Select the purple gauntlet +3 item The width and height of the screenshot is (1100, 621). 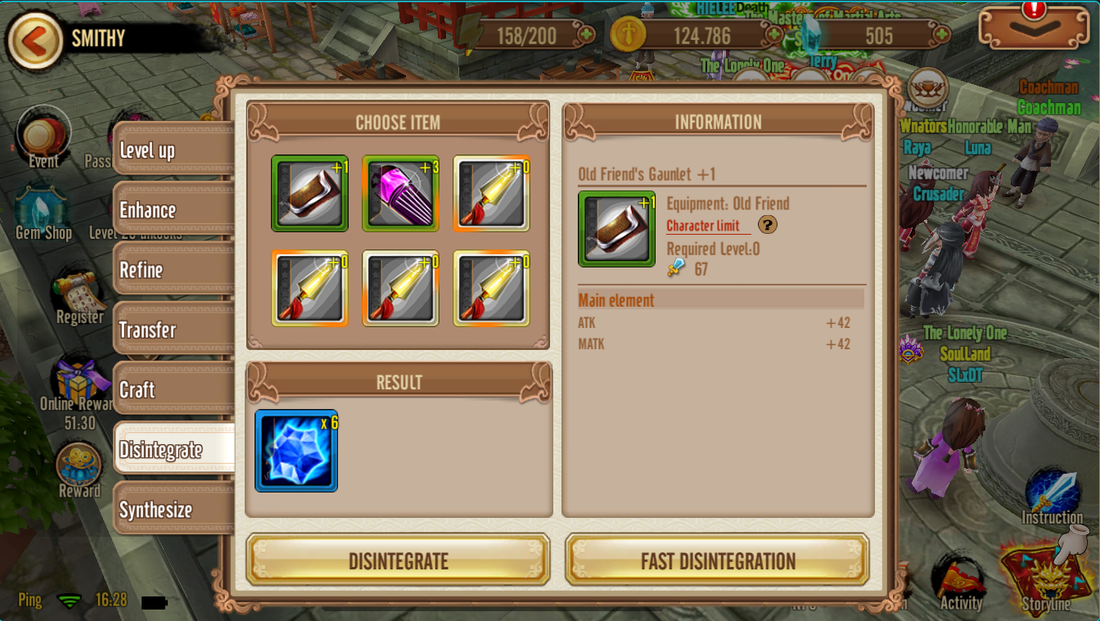point(400,194)
